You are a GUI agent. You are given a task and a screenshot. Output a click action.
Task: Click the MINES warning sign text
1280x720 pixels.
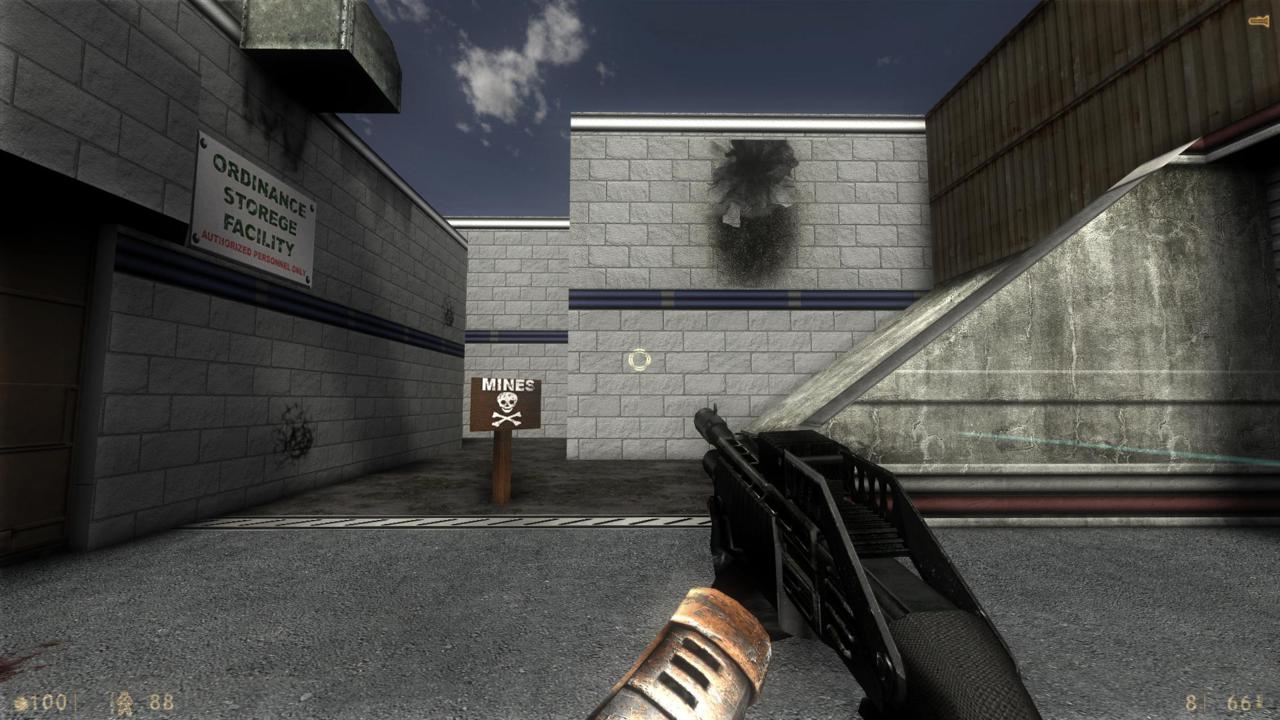click(509, 385)
